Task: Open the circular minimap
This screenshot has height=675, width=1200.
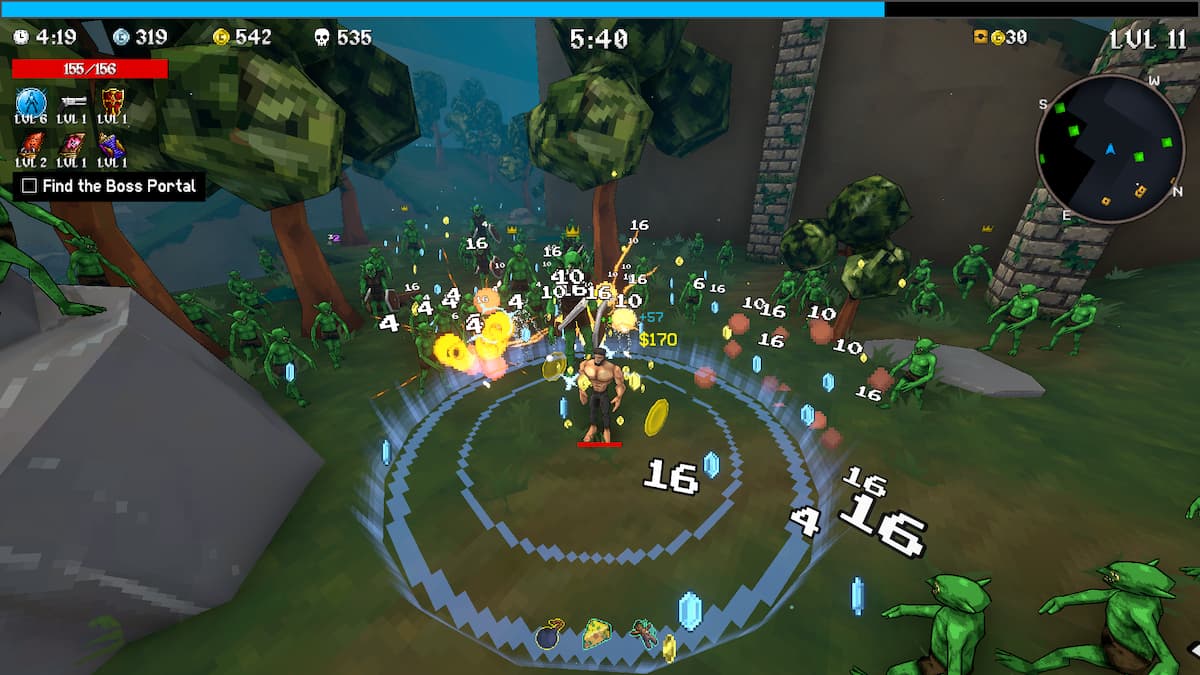Action: pyautogui.click(x=1110, y=148)
